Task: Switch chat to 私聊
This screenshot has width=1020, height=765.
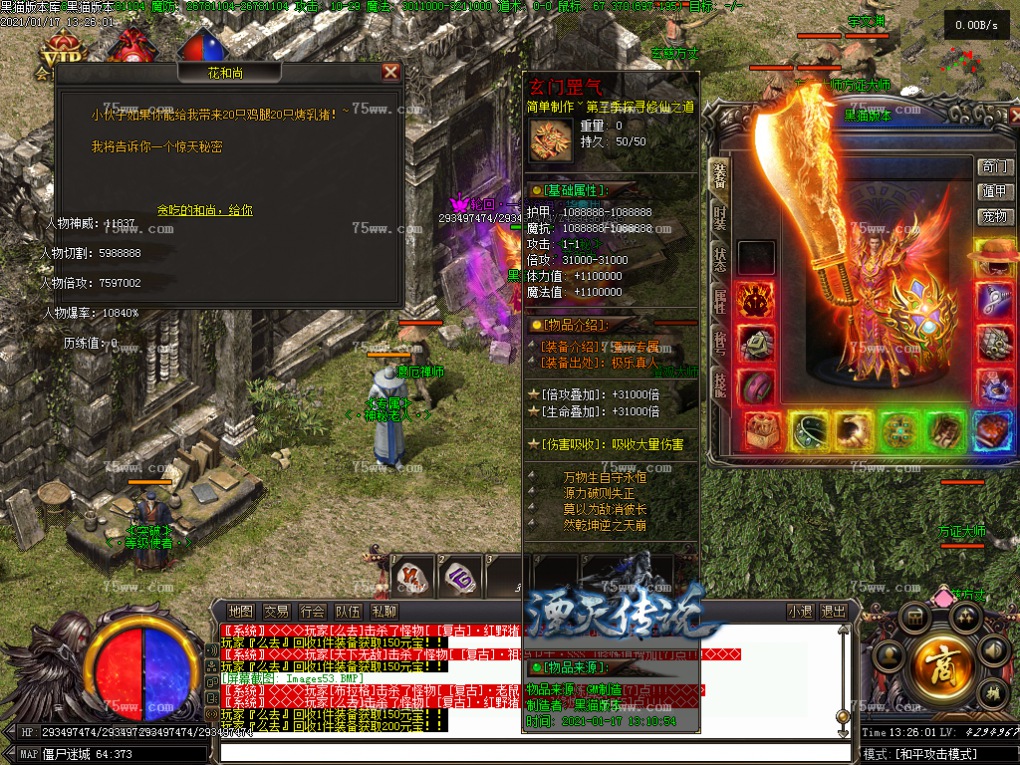Action: tap(384, 611)
